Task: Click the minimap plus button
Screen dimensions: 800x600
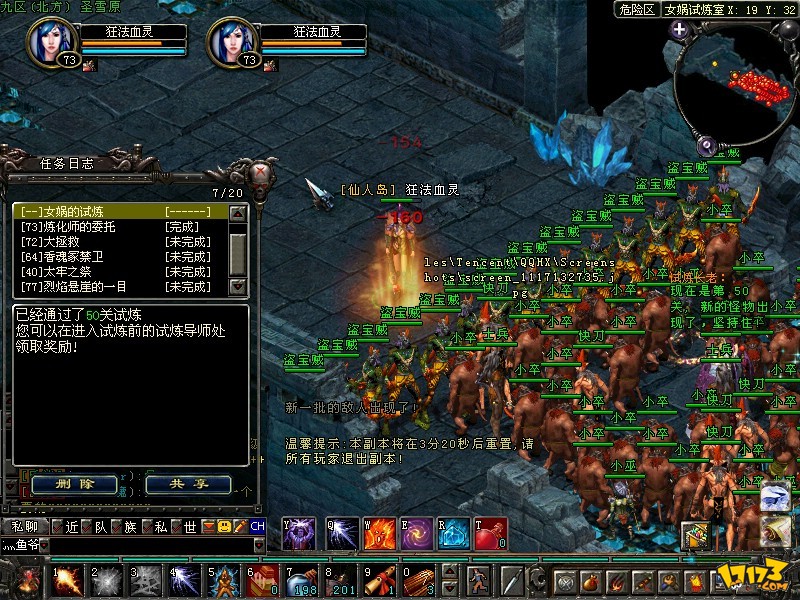Action: pyautogui.click(x=680, y=29)
